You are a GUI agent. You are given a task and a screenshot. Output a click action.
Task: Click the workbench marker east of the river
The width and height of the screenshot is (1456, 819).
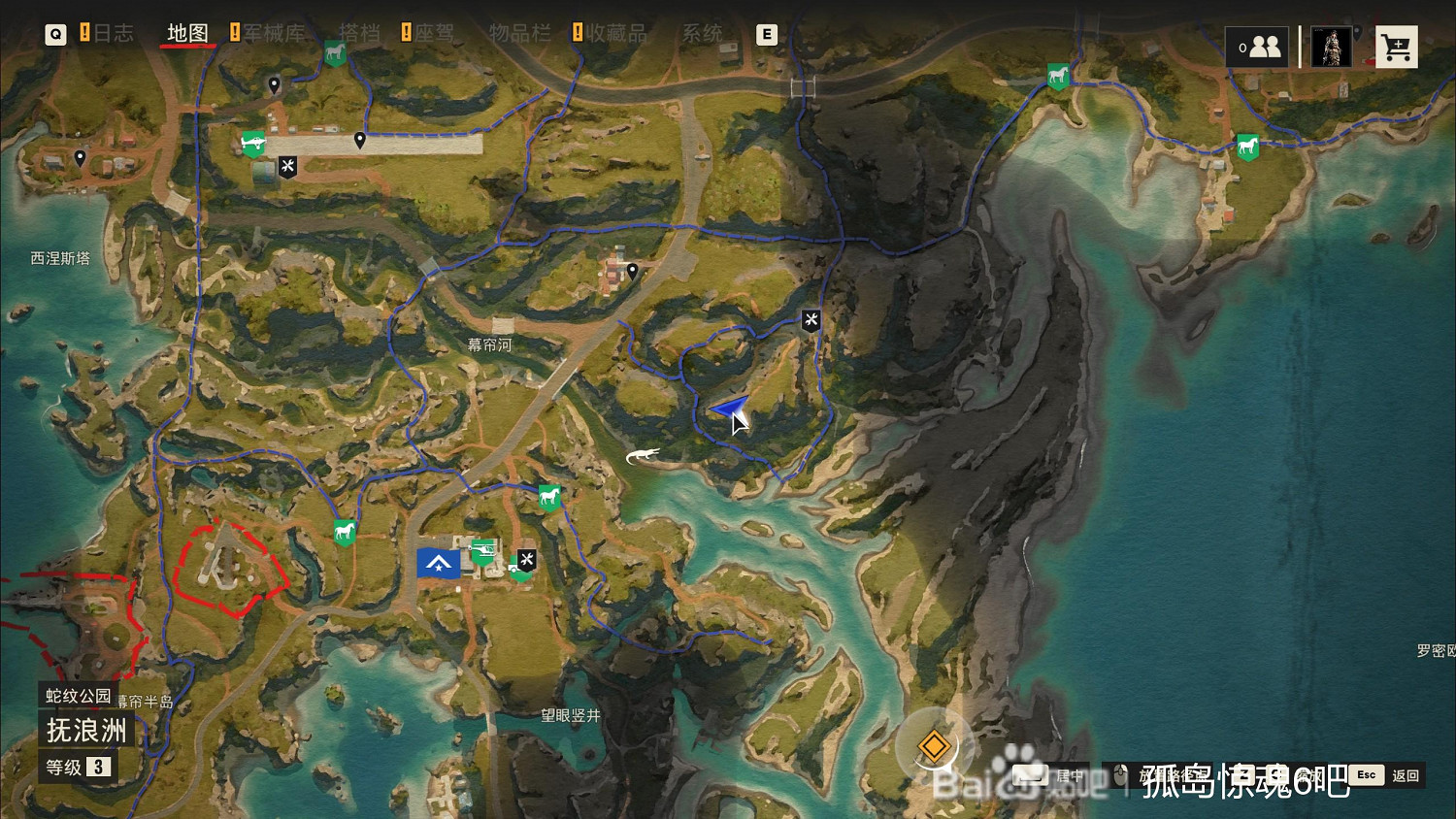coord(811,320)
